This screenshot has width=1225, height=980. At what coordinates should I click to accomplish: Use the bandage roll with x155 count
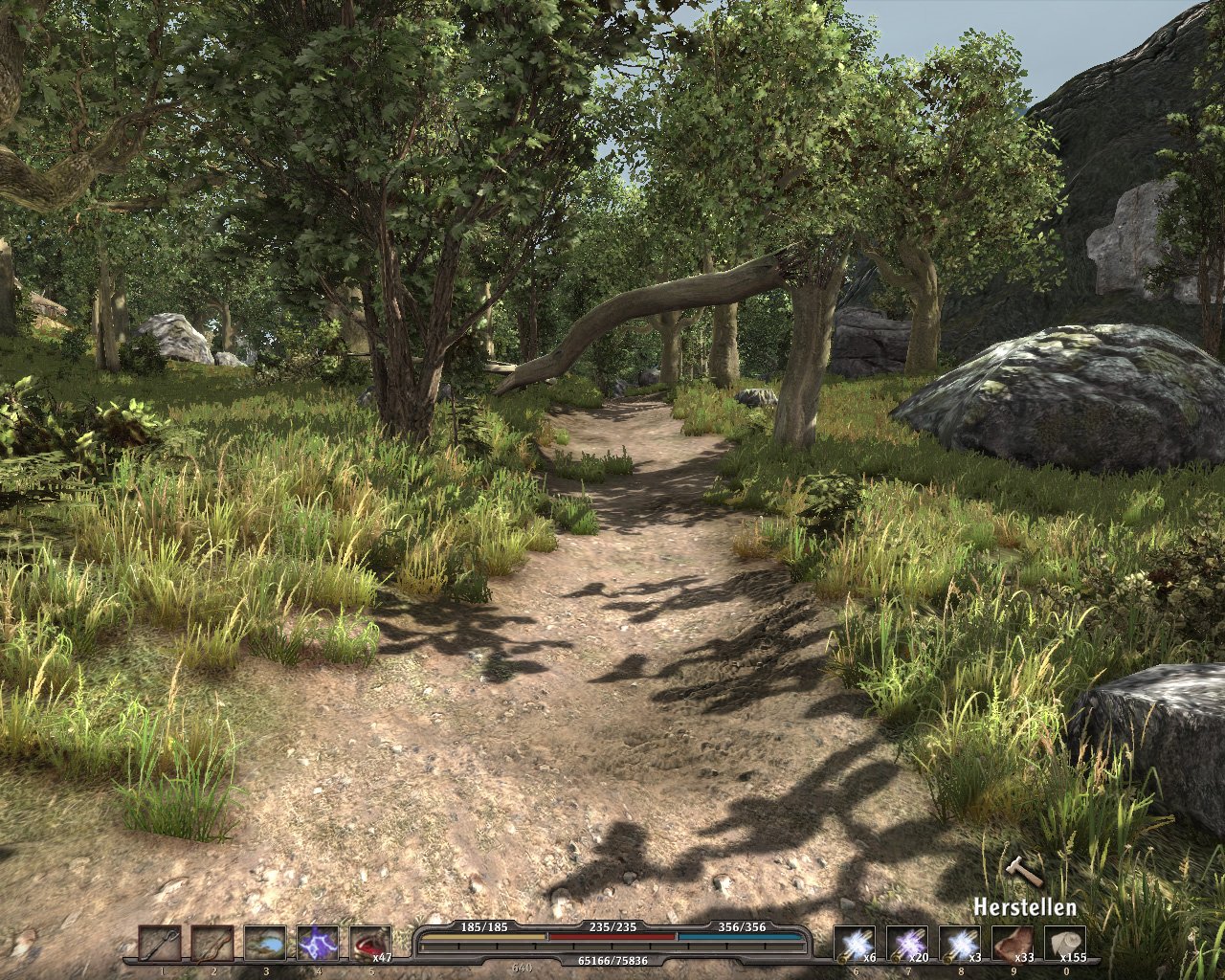[1064, 944]
